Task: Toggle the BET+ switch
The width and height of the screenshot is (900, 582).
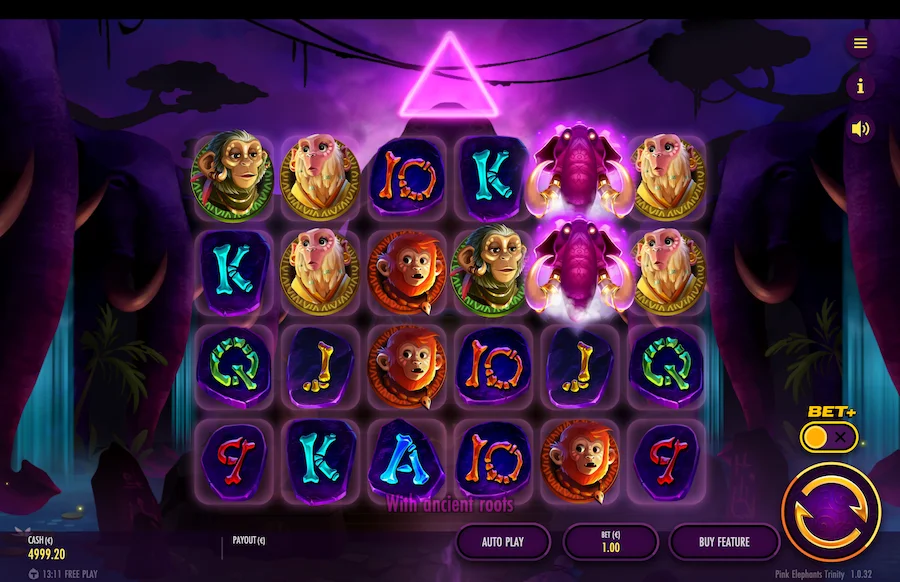Action: tap(829, 437)
